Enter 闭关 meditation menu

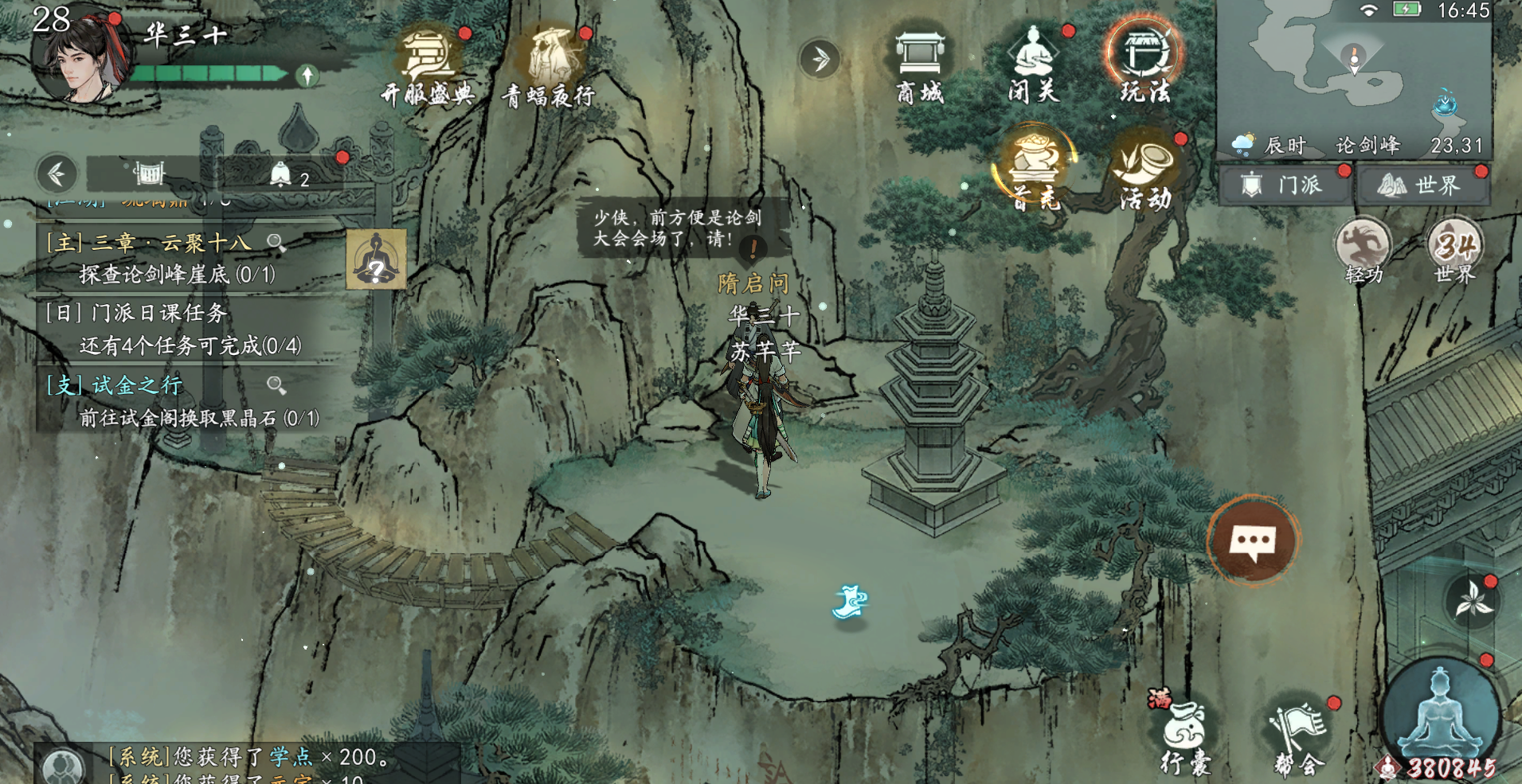pyautogui.click(x=1033, y=66)
